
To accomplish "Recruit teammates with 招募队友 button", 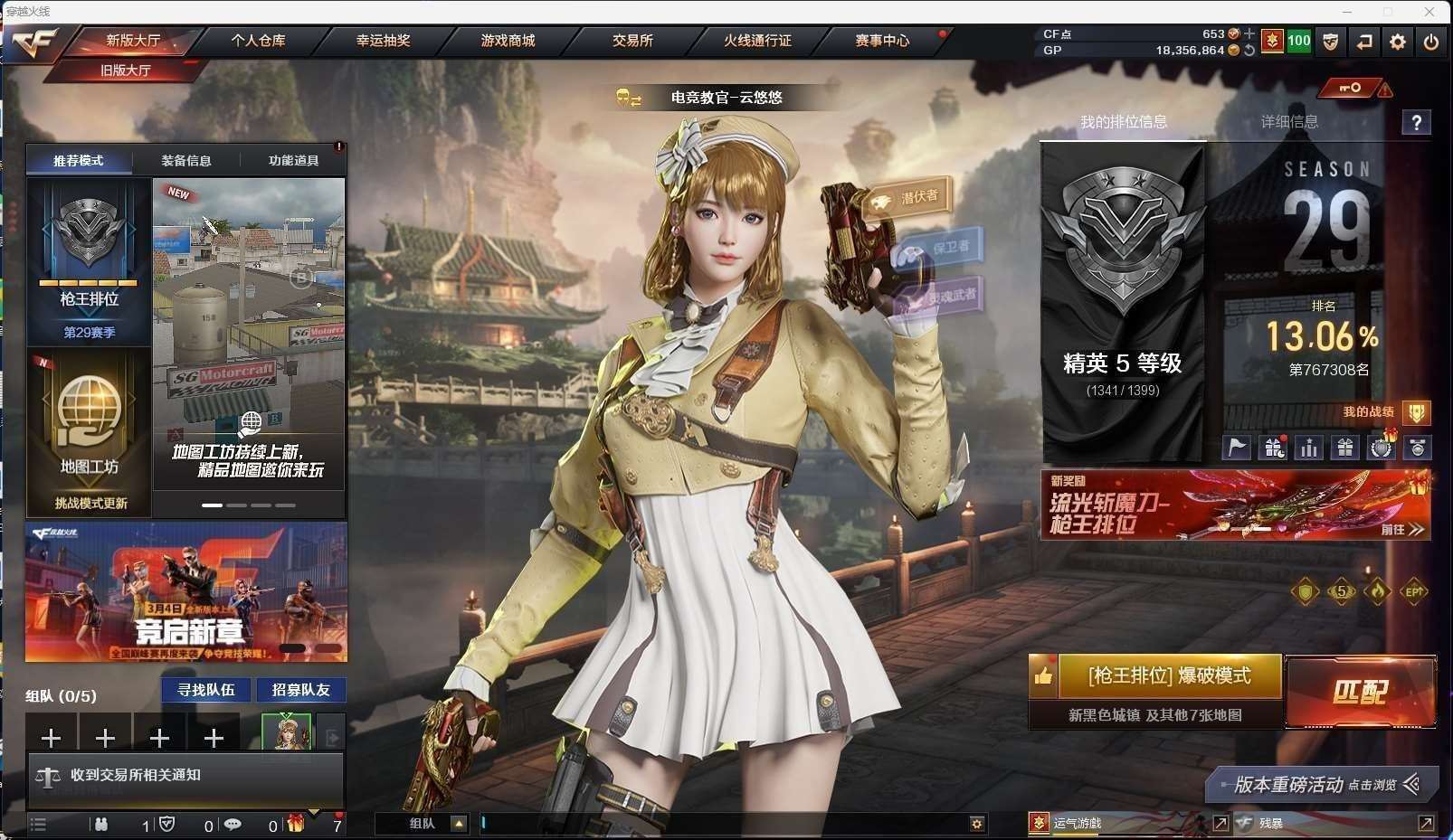I will click(x=301, y=690).
